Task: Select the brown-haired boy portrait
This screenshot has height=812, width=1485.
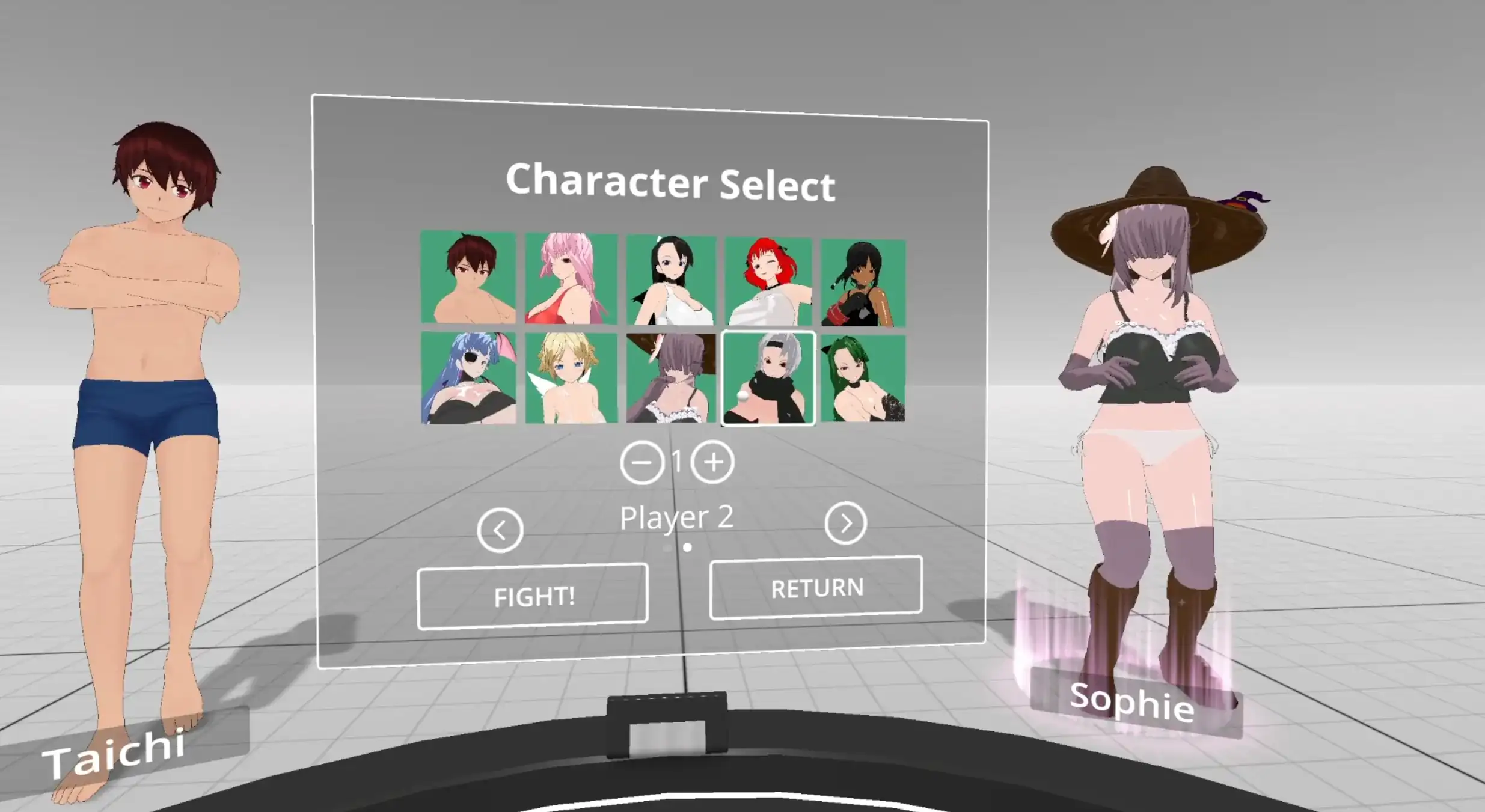Action: coord(468,277)
